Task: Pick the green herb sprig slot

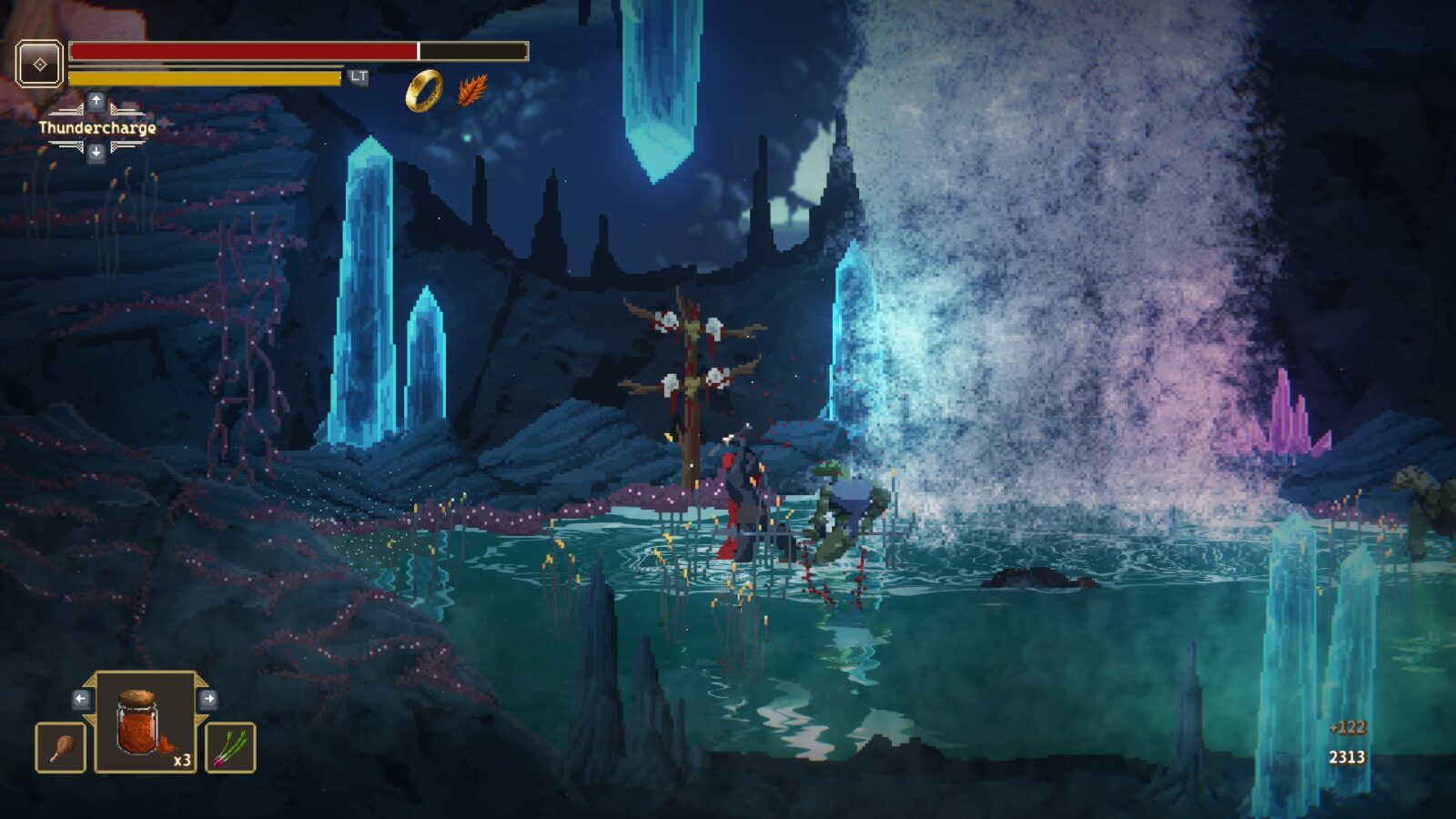Action: click(x=230, y=747)
